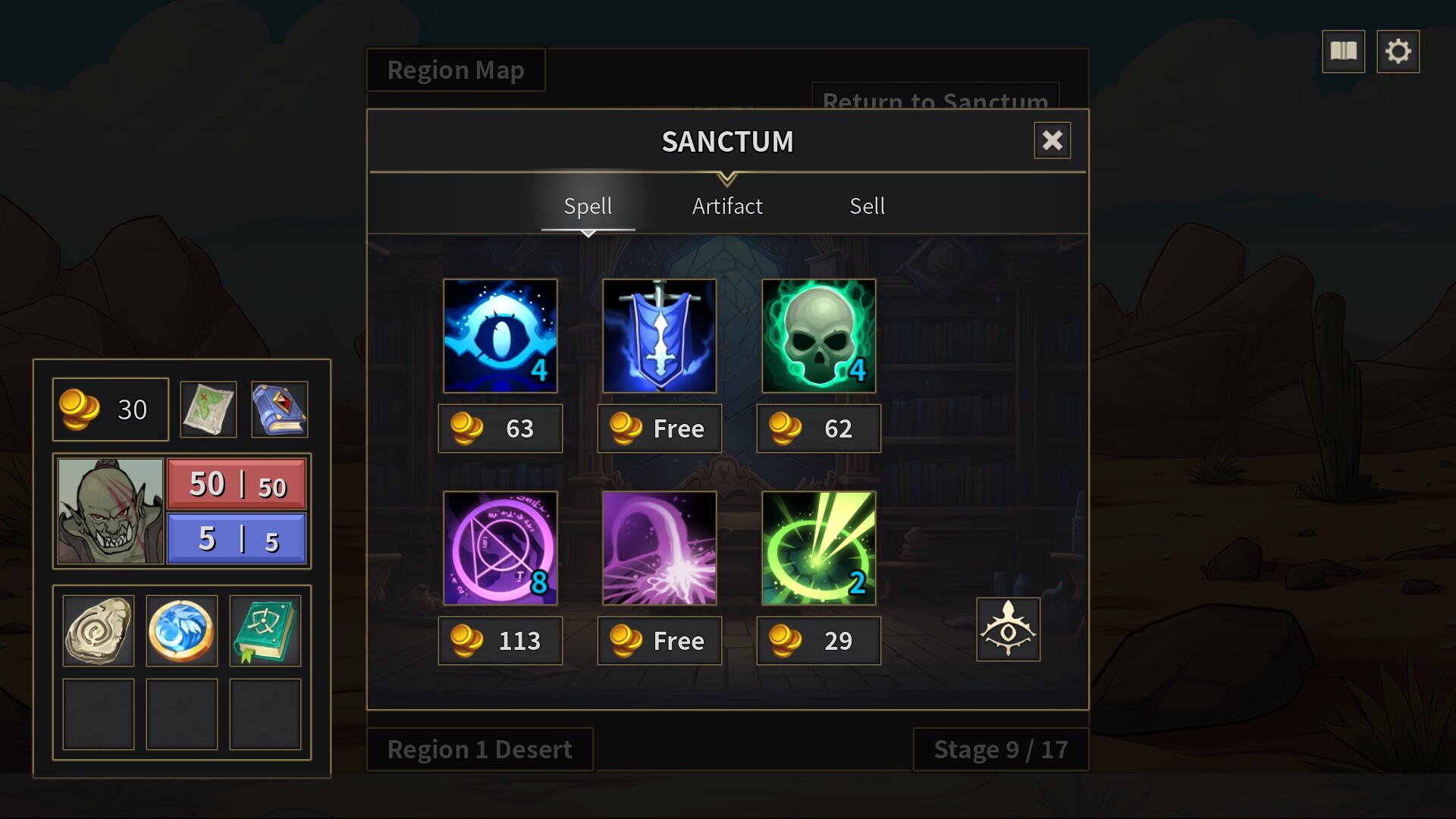Open the world map icon

click(207, 409)
